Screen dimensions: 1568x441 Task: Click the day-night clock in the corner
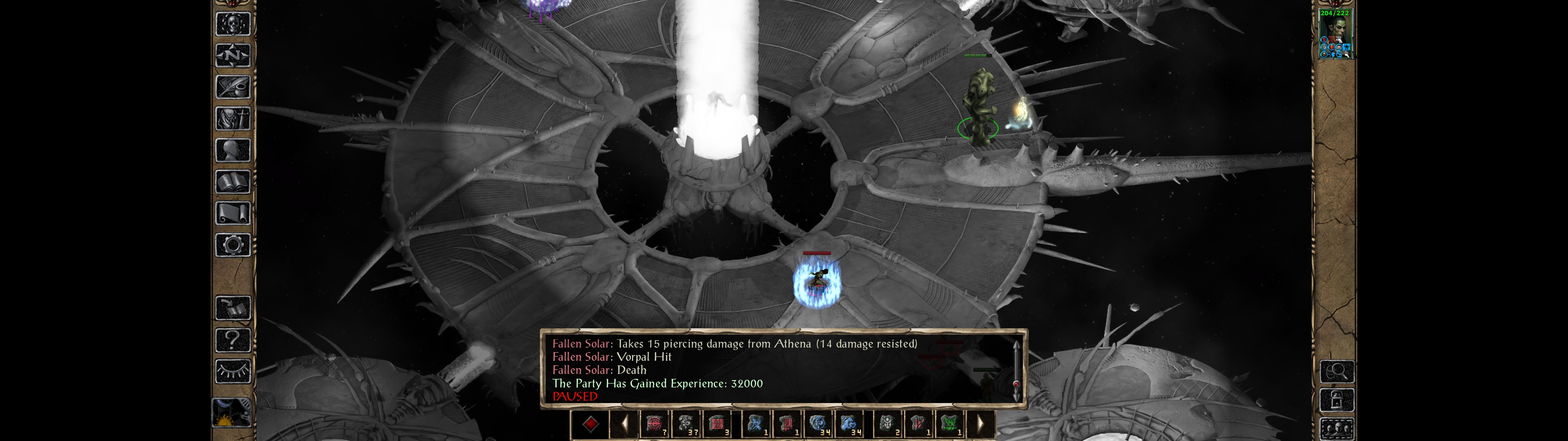point(231,413)
